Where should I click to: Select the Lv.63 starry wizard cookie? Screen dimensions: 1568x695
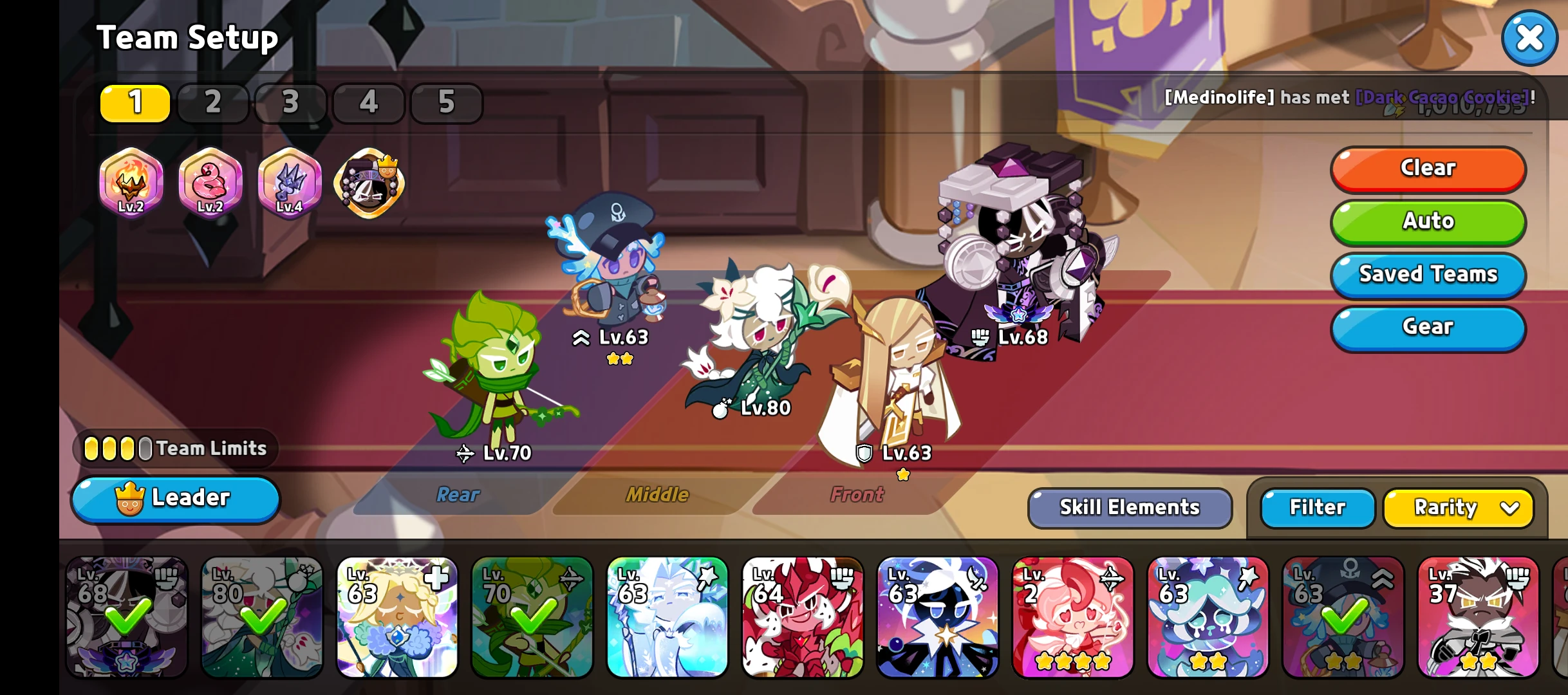(x=938, y=618)
